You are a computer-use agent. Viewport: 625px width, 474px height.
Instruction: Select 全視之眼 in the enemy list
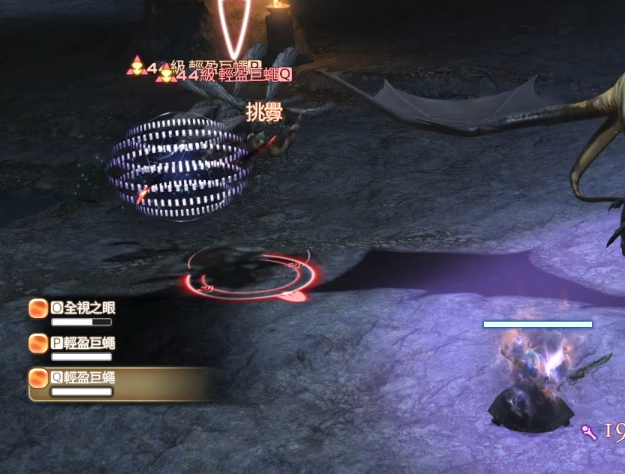click(83, 309)
